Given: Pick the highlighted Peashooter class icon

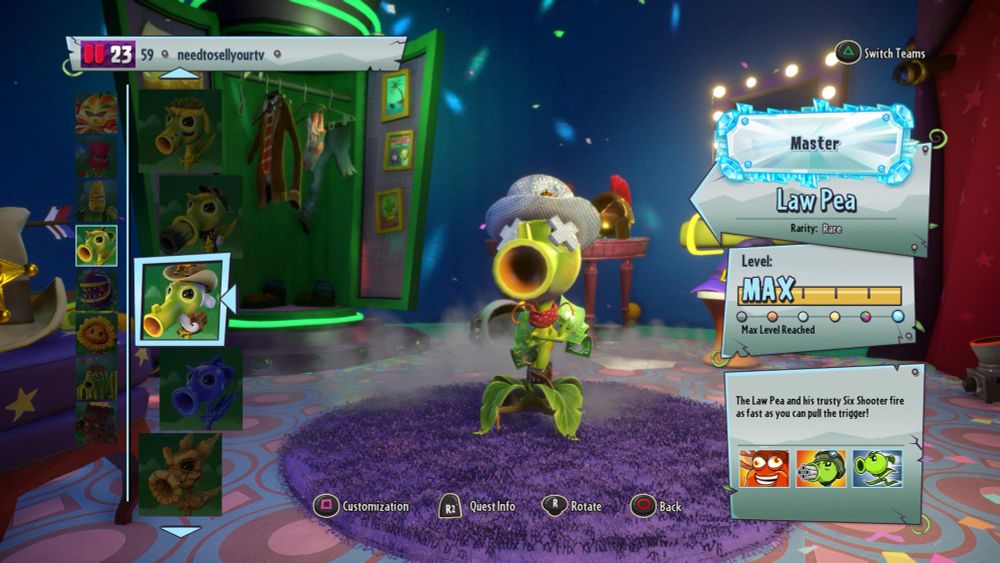Looking at the screenshot, I should pyautogui.click(x=96, y=245).
